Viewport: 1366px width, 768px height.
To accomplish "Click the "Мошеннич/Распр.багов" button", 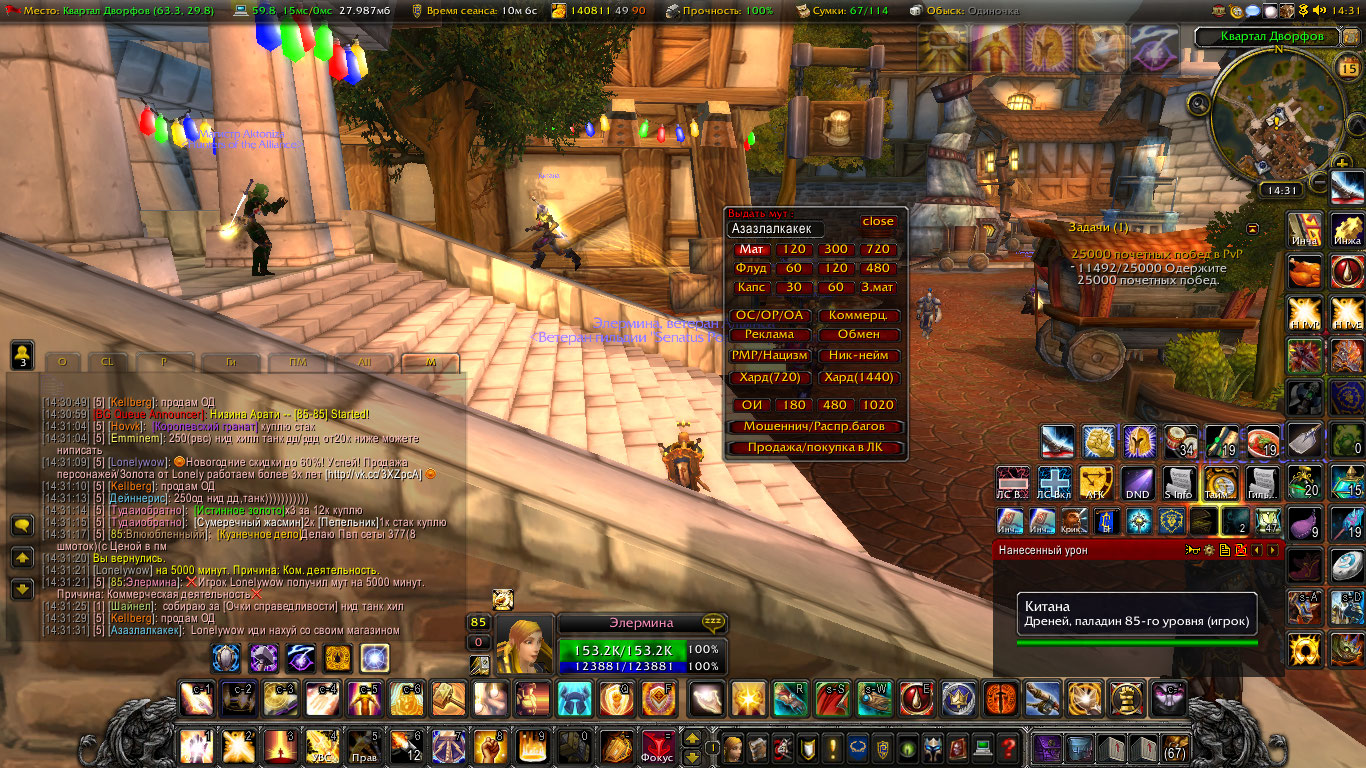I will click(x=815, y=426).
